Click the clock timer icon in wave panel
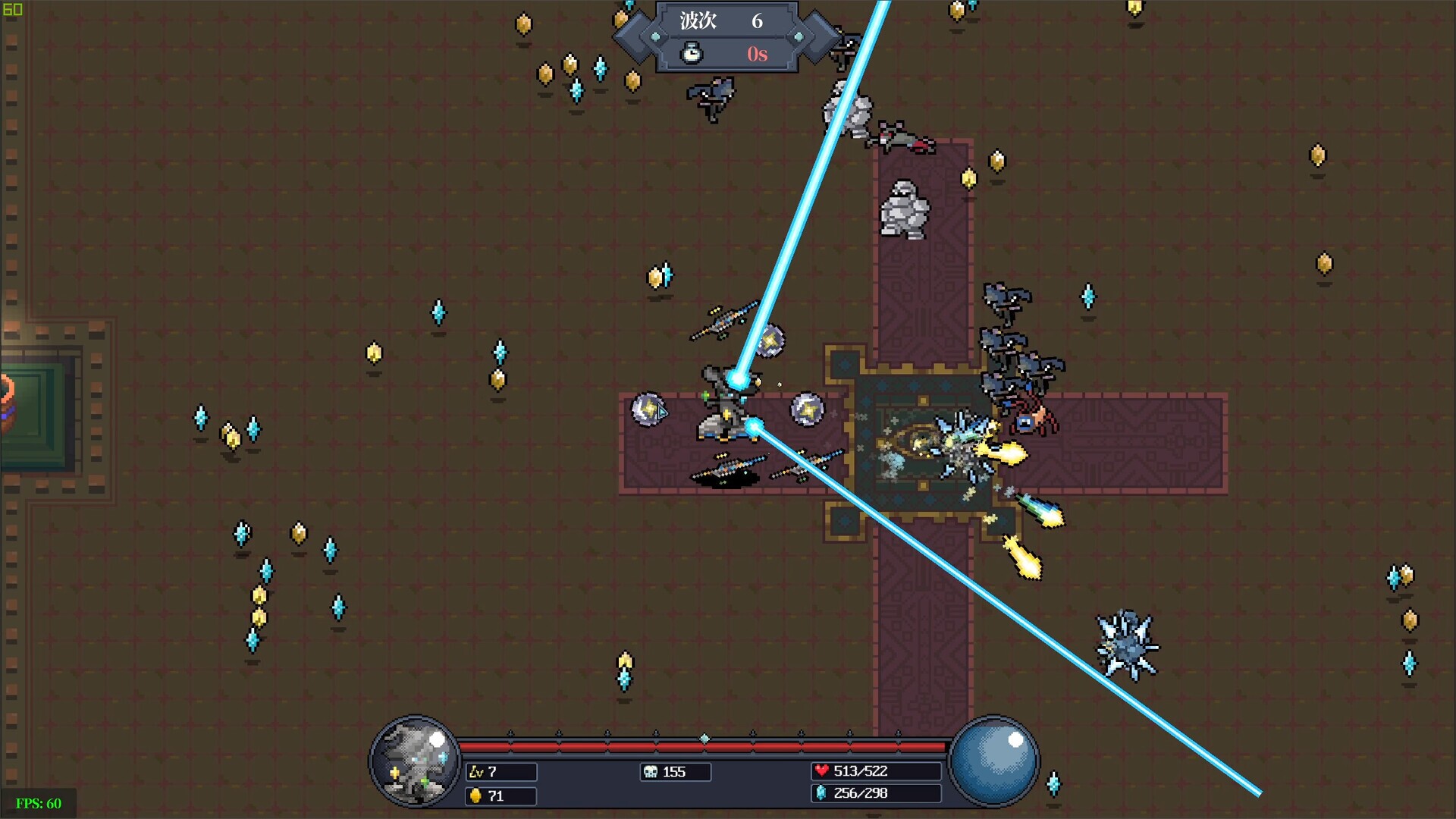Screen dimensions: 1456x819 point(690,54)
